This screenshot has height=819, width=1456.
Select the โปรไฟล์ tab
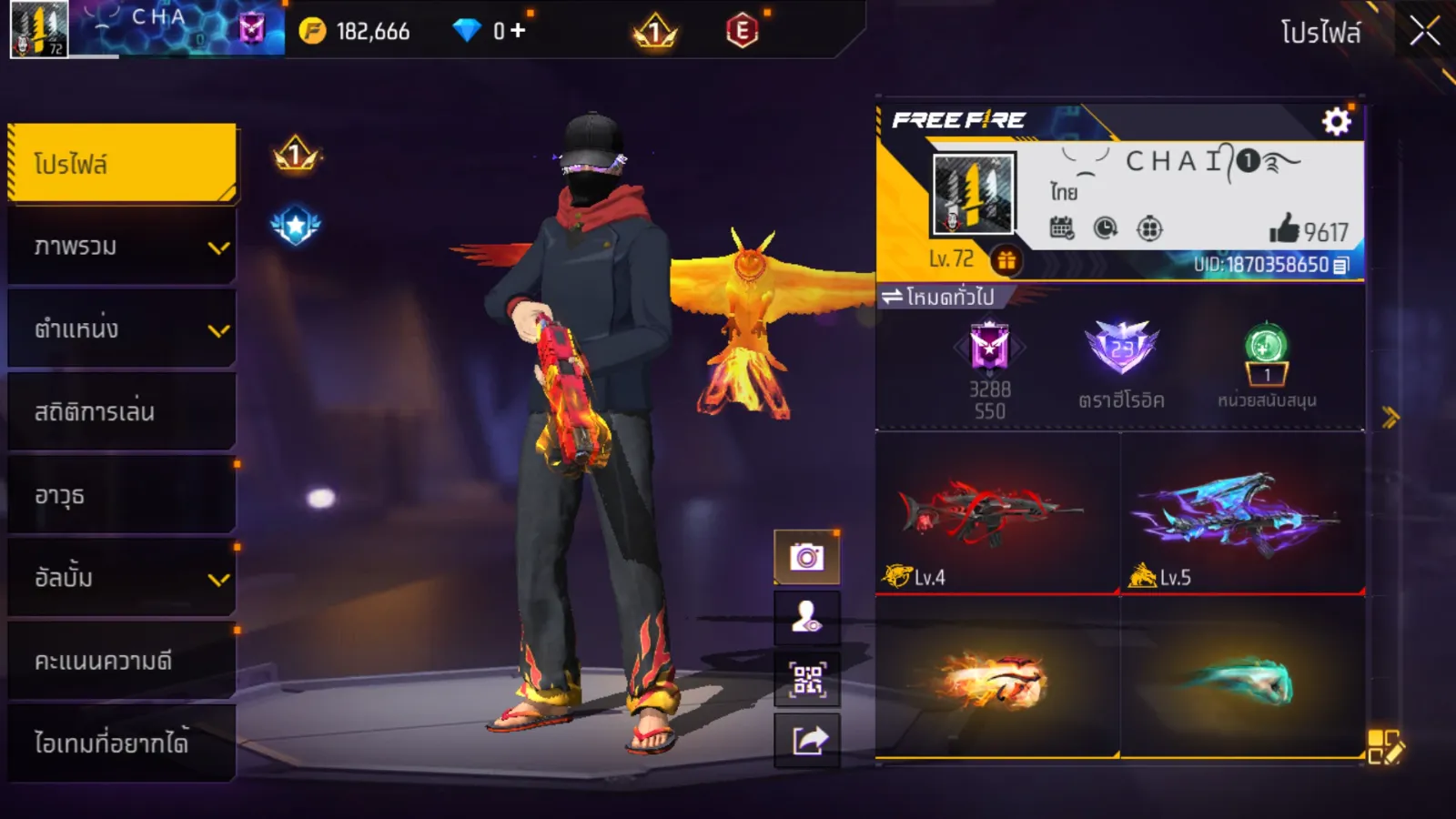click(x=122, y=163)
